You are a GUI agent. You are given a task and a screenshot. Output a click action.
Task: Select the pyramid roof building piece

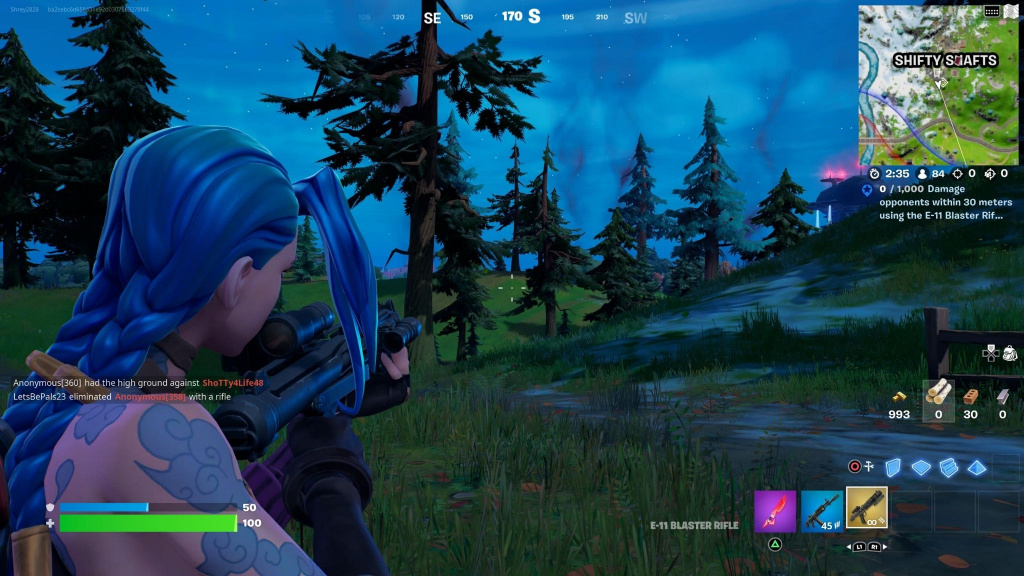[976, 467]
